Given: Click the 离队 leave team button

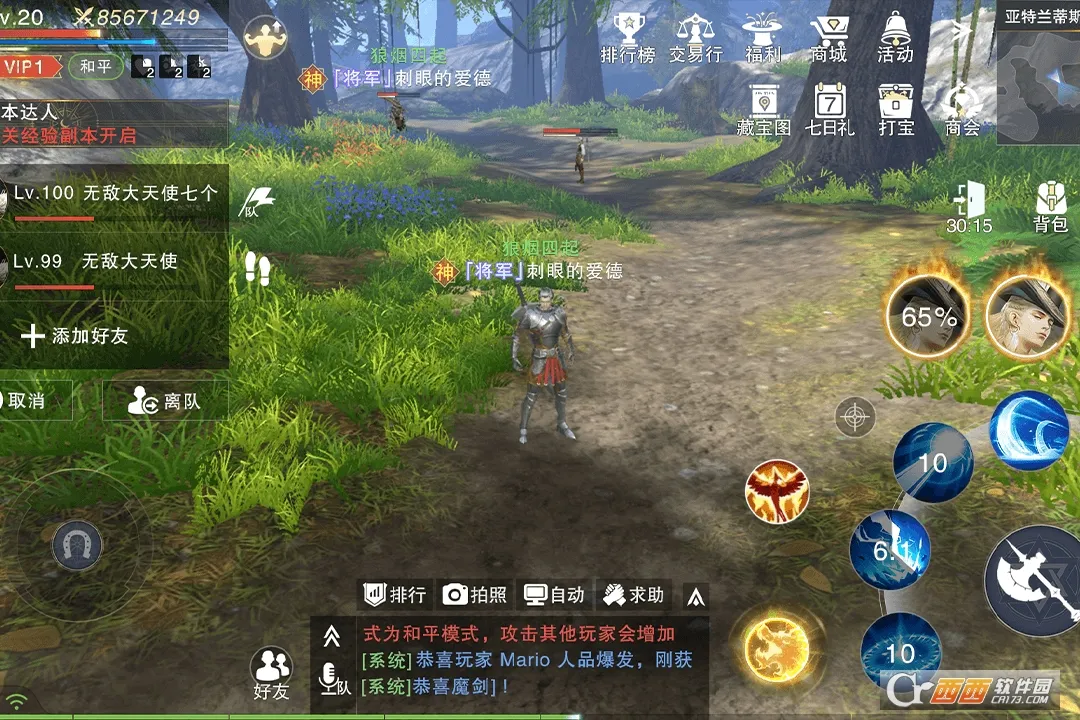Looking at the screenshot, I should 165,402.
